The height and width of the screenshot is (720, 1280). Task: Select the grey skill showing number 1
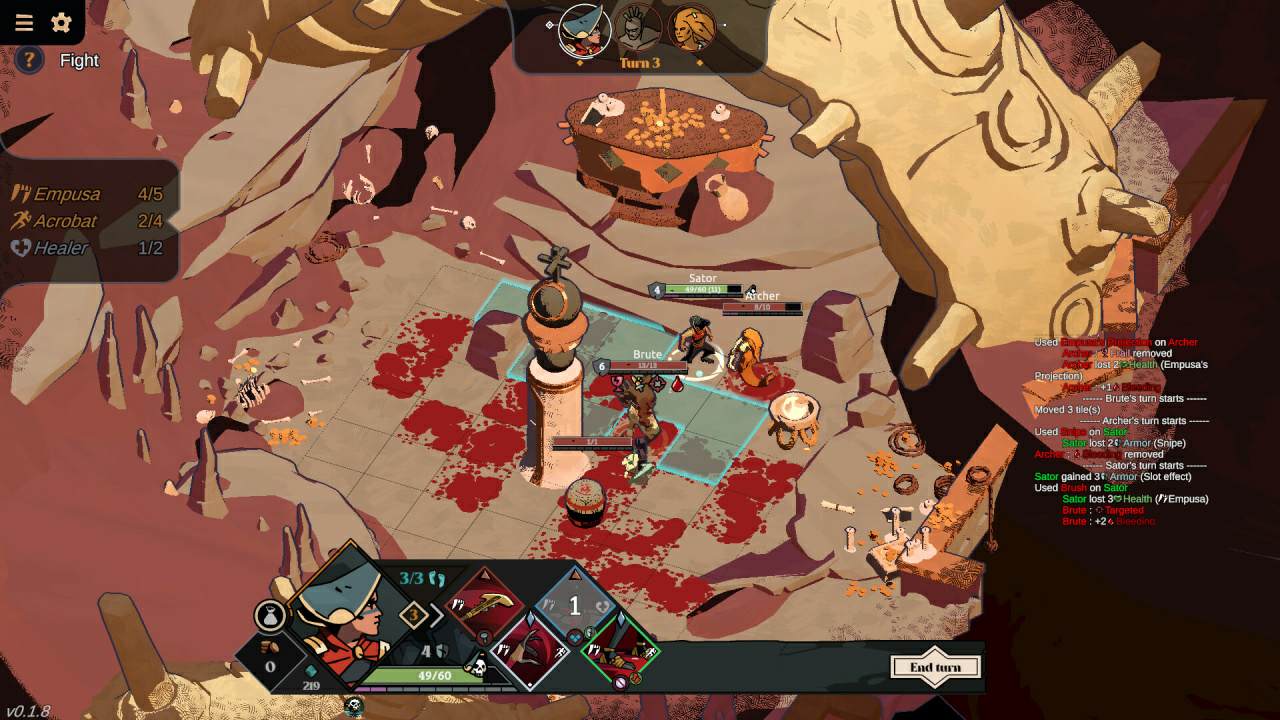[x=574, y=605]
